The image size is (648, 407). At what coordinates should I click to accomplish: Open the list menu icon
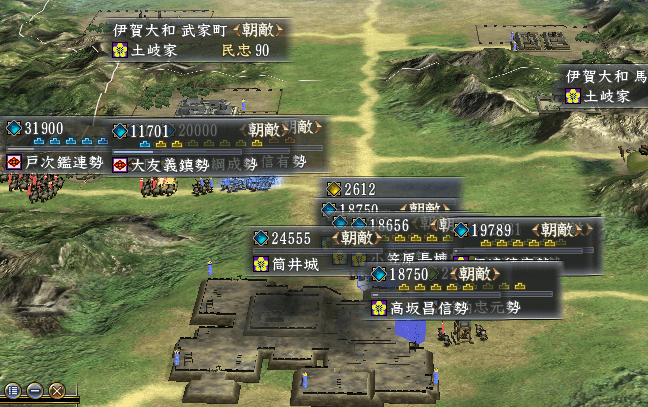[x=13, y=391]
